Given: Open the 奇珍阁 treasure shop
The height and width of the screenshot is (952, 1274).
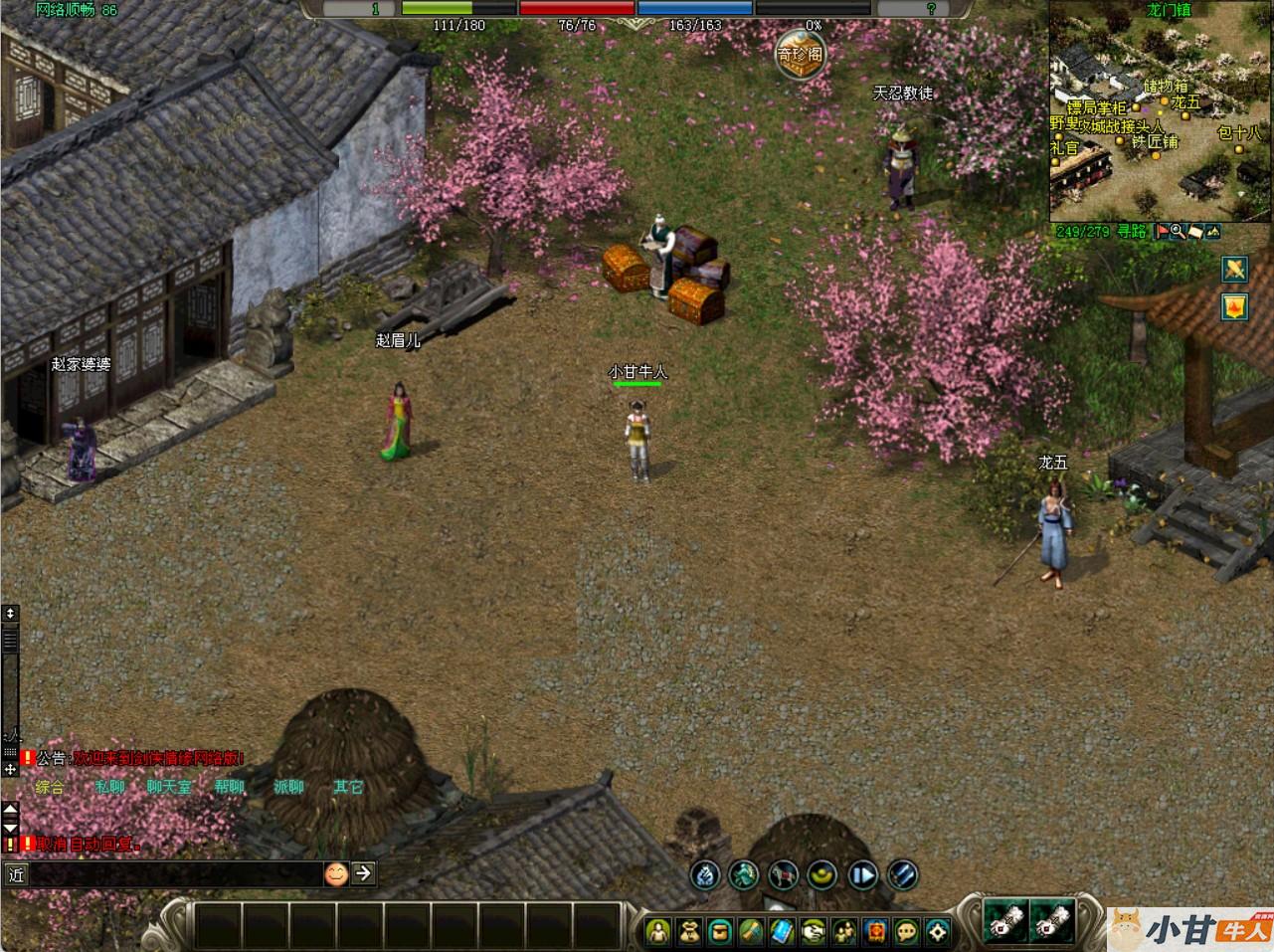Looking at the screenshot, I should click(801, 53).
